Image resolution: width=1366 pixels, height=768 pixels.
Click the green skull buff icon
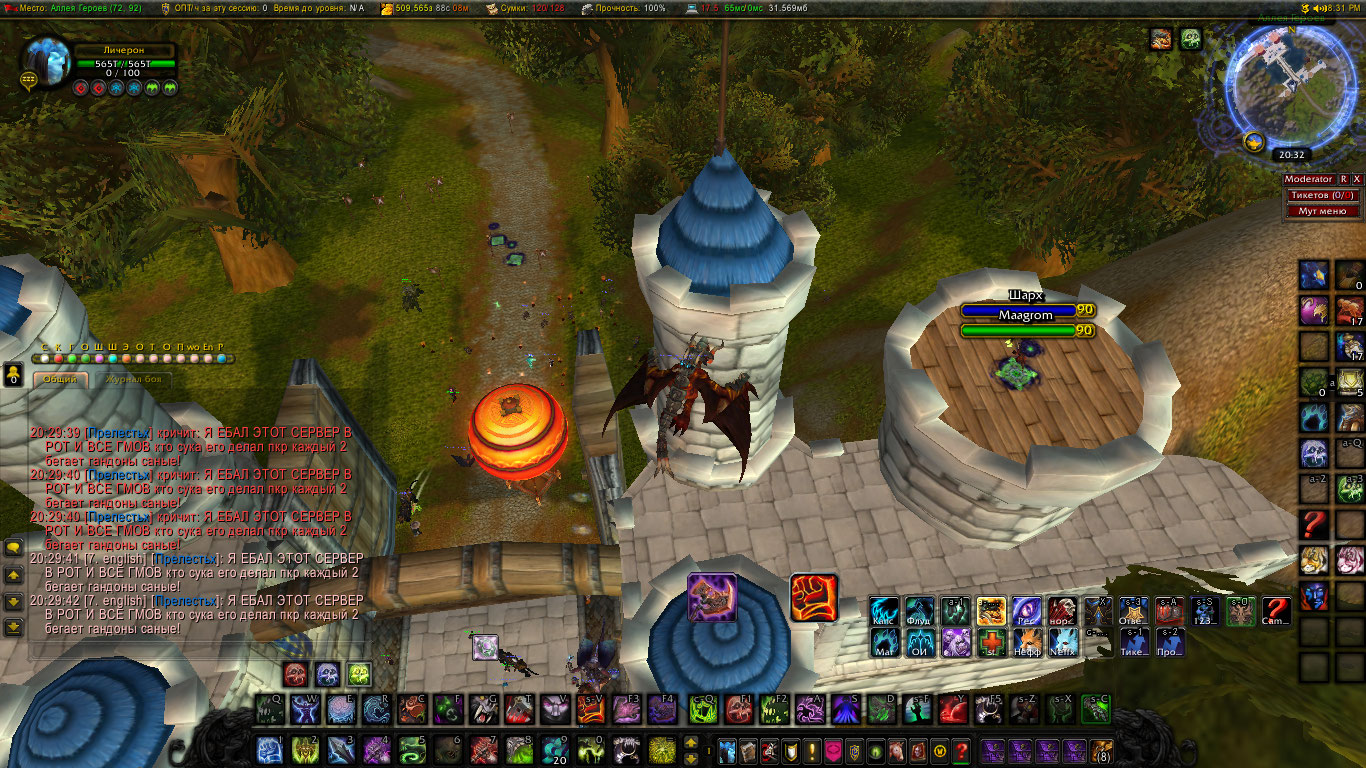[1190, 39]
